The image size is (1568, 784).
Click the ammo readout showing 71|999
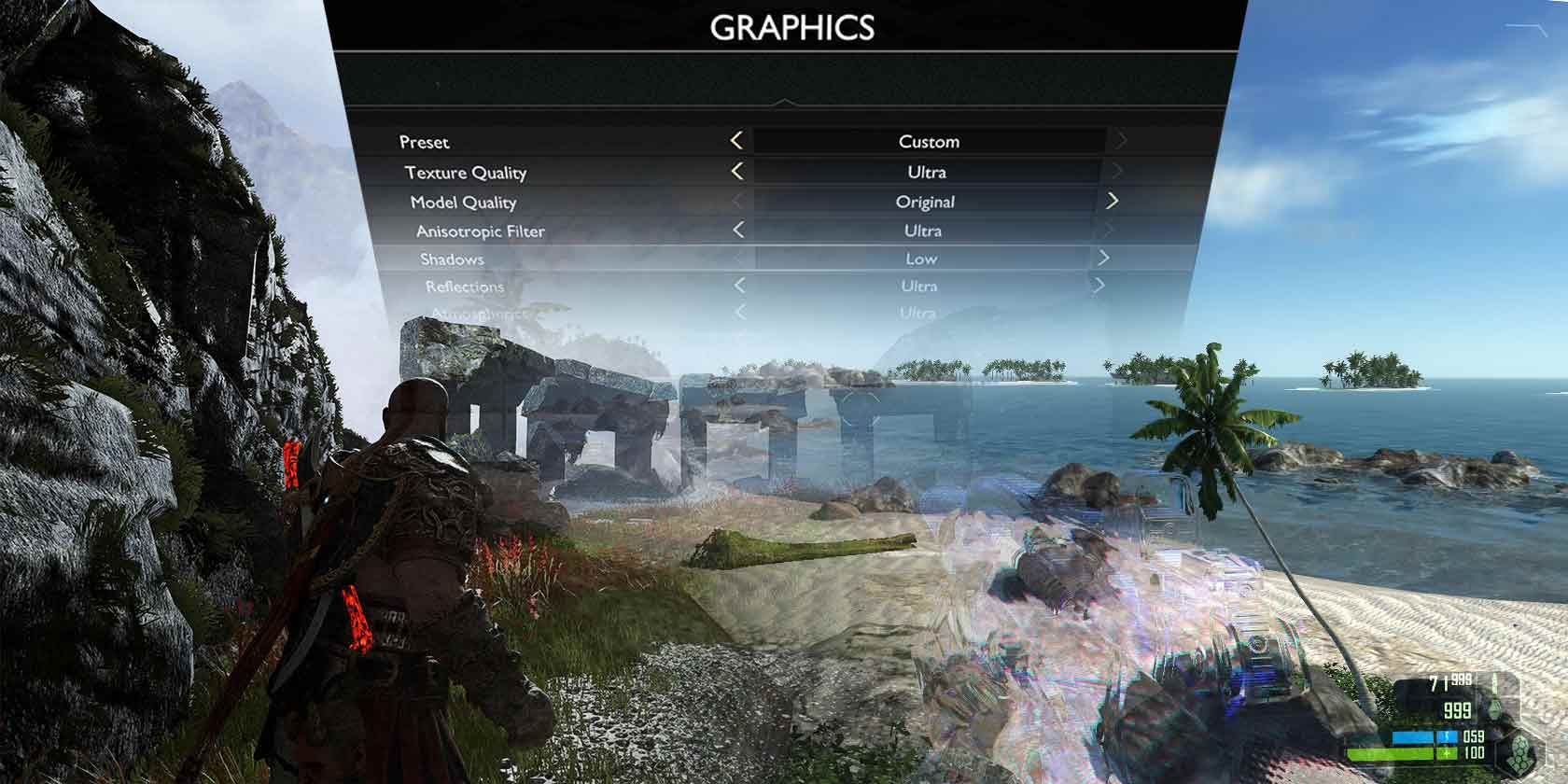point(1449,679)
